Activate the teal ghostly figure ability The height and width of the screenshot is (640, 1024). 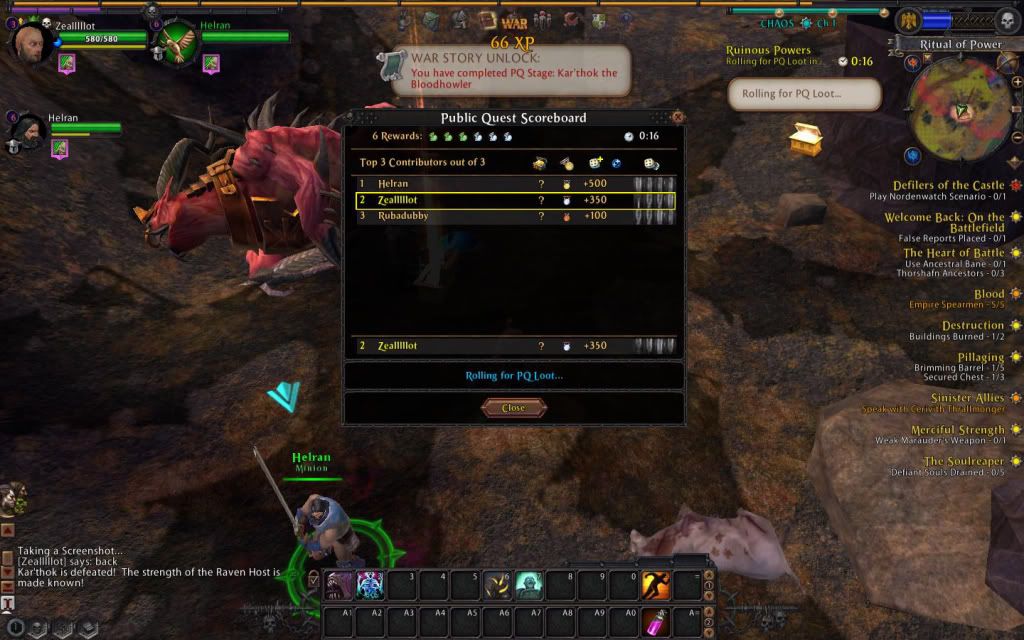529,584
